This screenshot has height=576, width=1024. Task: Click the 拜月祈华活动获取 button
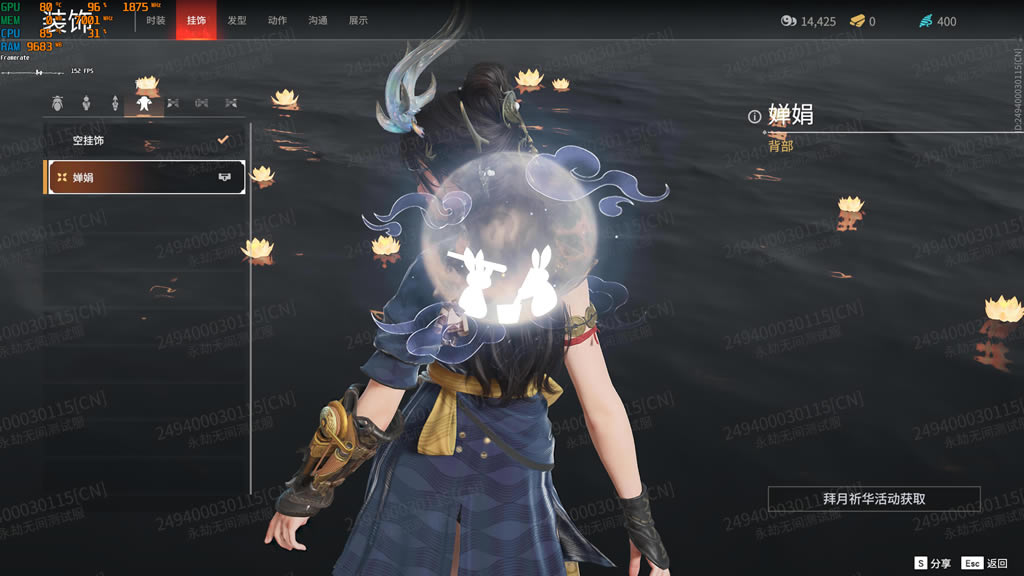click(x=873, y=498)
